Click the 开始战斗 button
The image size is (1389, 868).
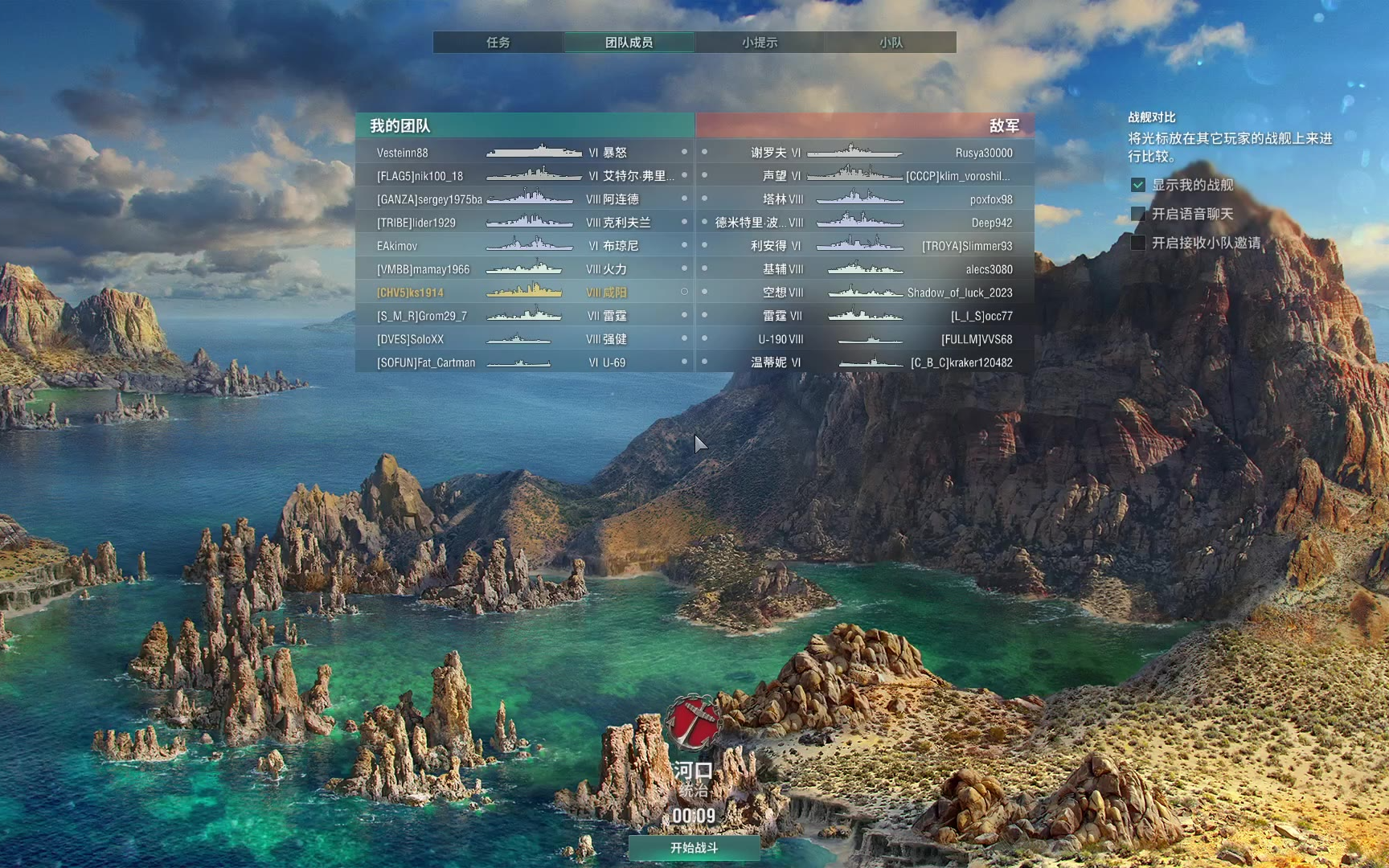pos(694,847)
